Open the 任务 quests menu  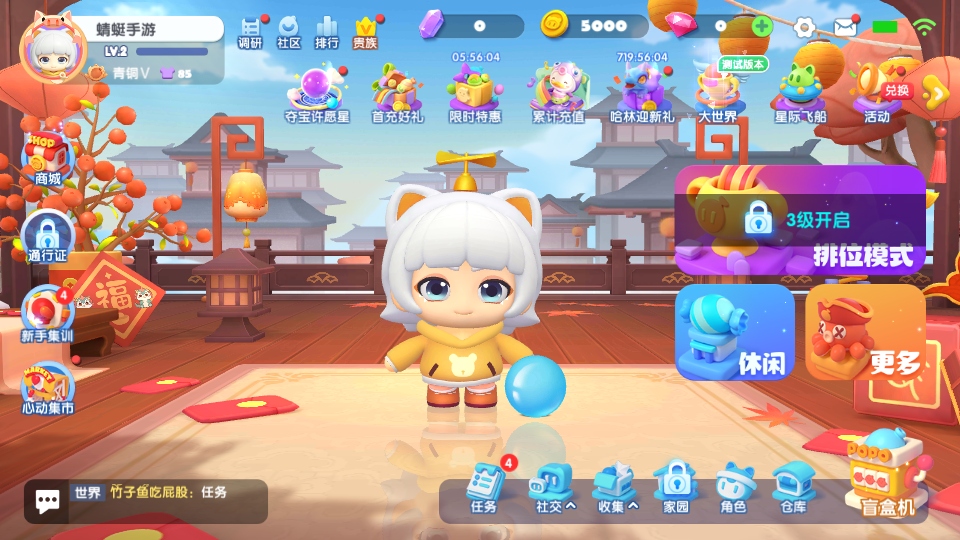pos(484,488)
